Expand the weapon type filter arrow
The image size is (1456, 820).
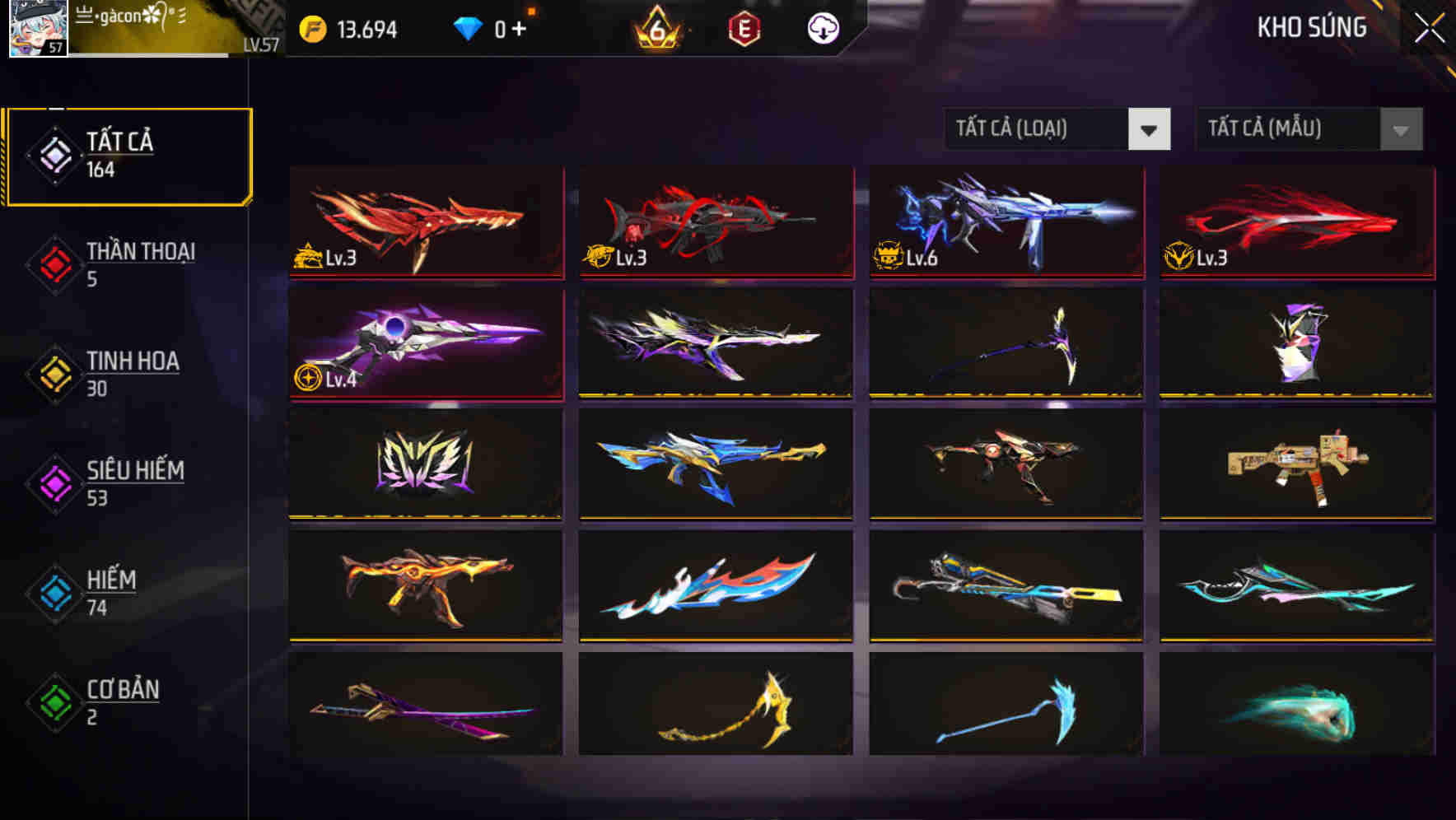(x=1150, y=129)
